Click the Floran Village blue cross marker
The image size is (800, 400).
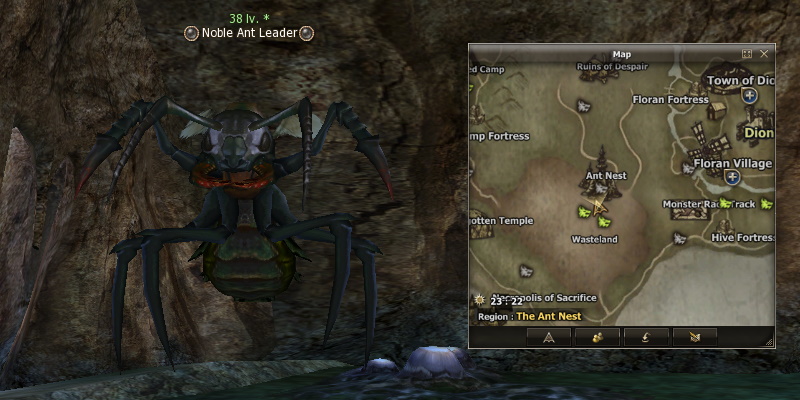[x=733, y=177]
